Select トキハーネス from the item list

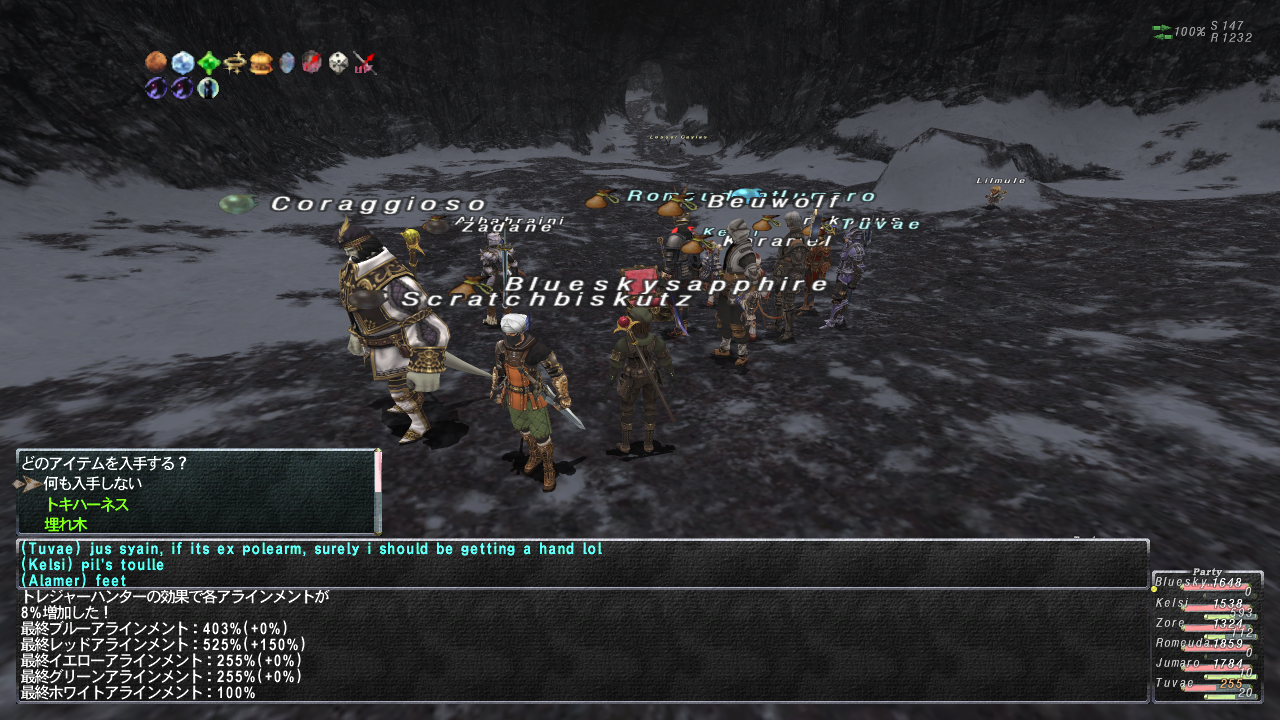87,505
